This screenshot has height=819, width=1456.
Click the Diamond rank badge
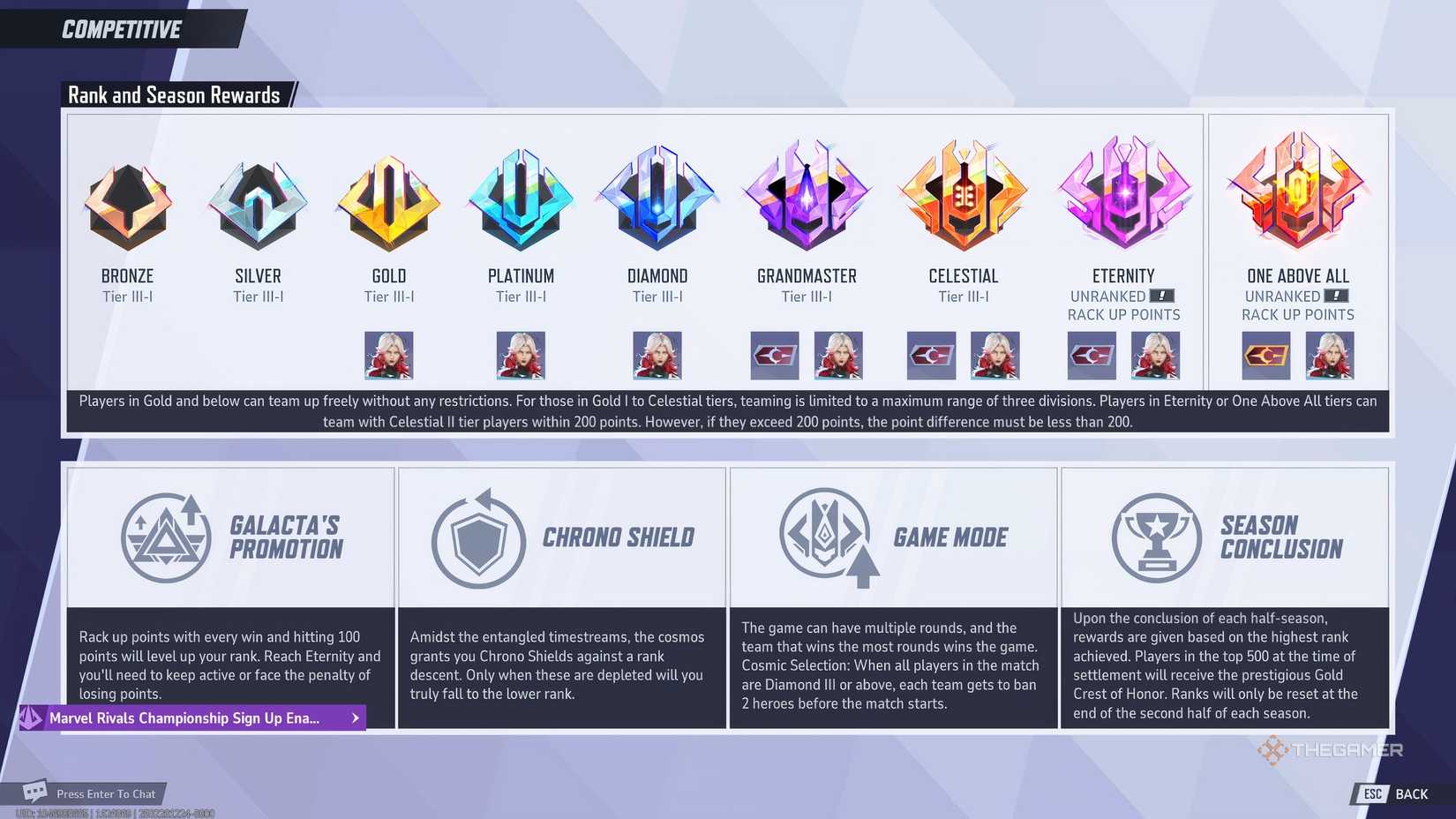(656, 201)
